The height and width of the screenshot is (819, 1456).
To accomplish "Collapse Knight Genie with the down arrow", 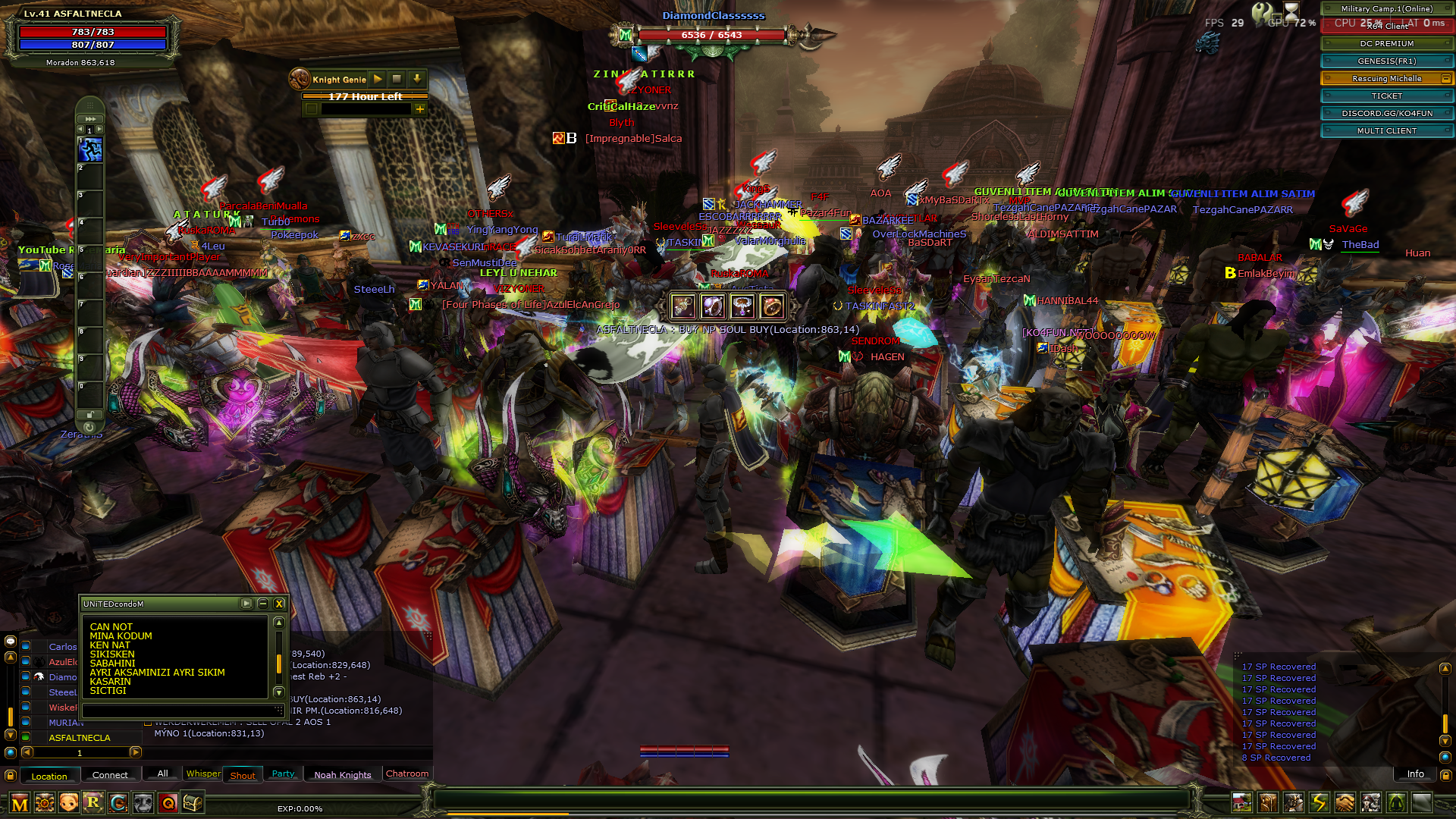I will [x=417, y=79].
